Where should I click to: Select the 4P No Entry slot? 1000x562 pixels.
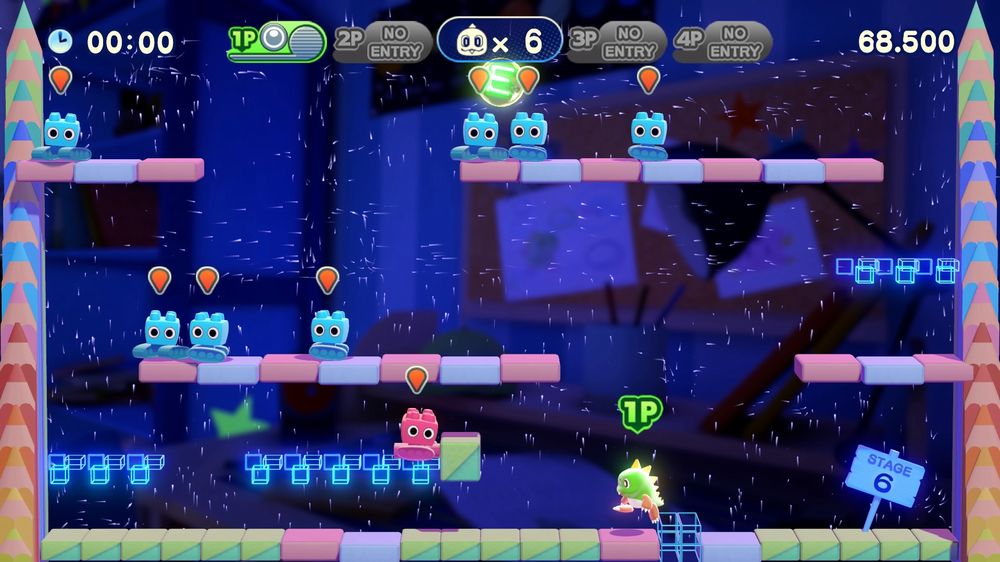pyautogui.click(x=722, y=42)
